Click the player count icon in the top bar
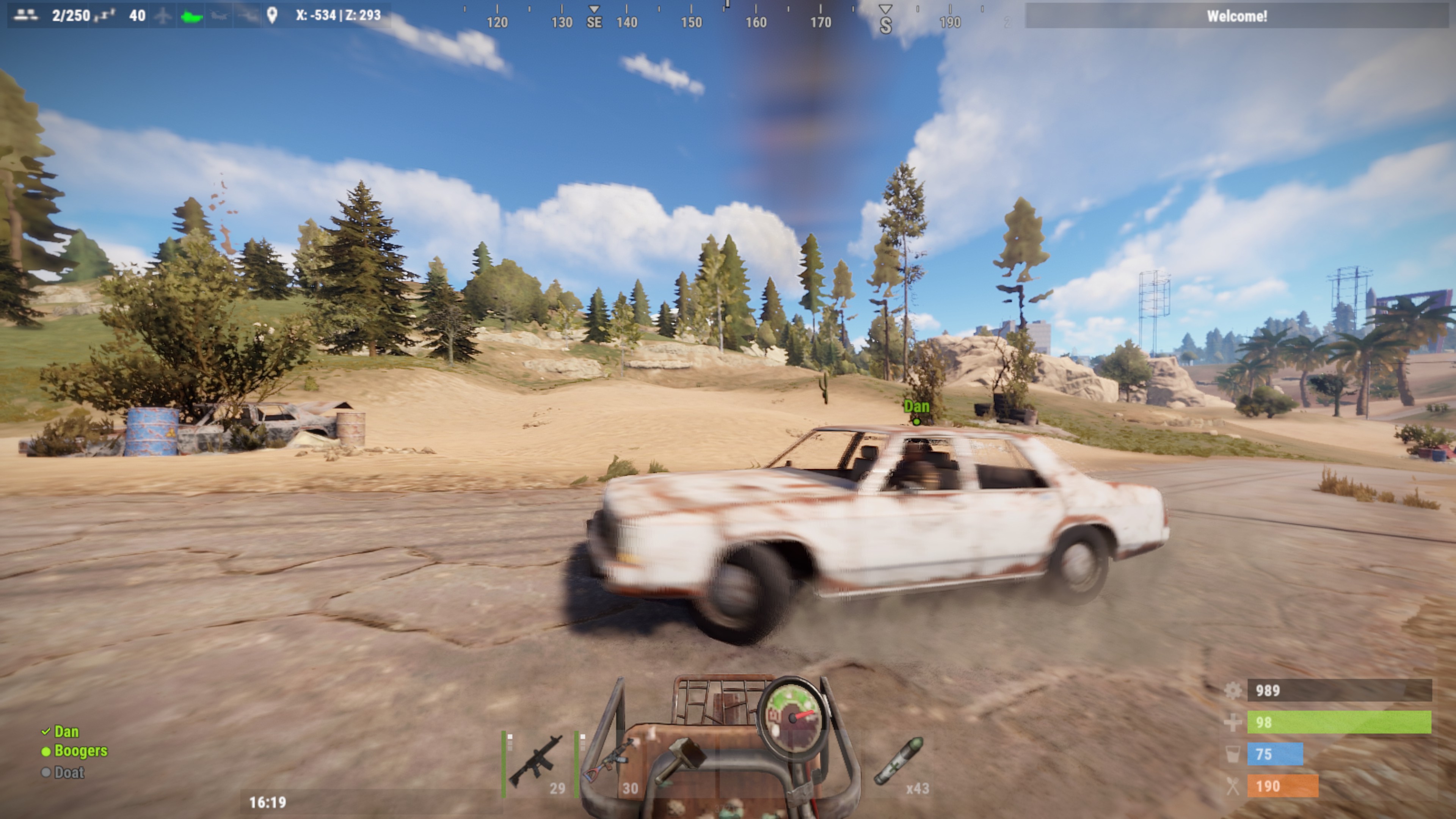The width and height of the screenshot is (1456, 819). click(x=25, y=16)
